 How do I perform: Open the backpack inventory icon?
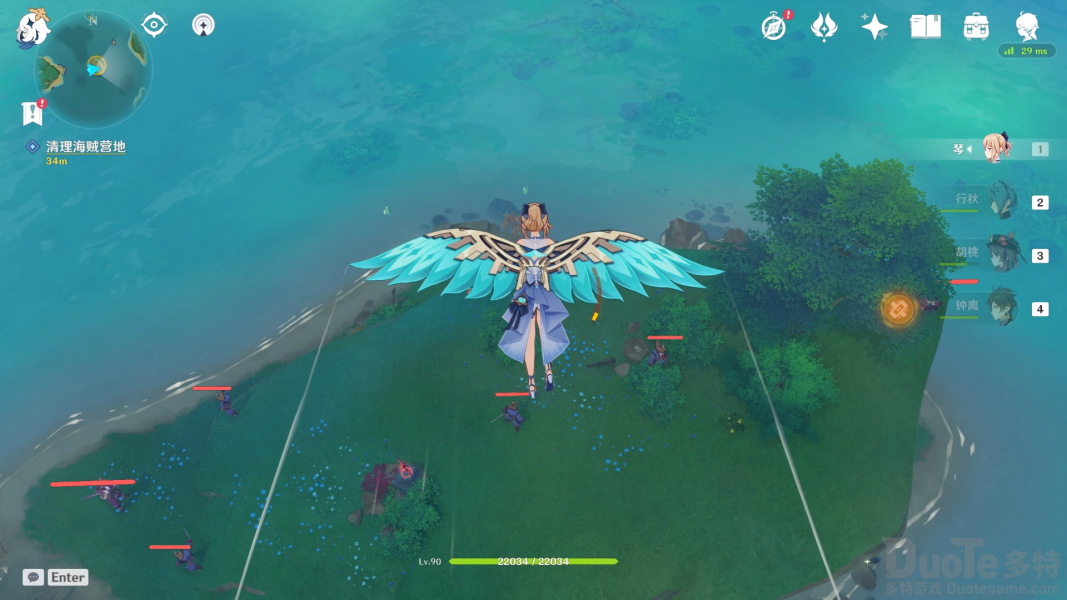976,27
